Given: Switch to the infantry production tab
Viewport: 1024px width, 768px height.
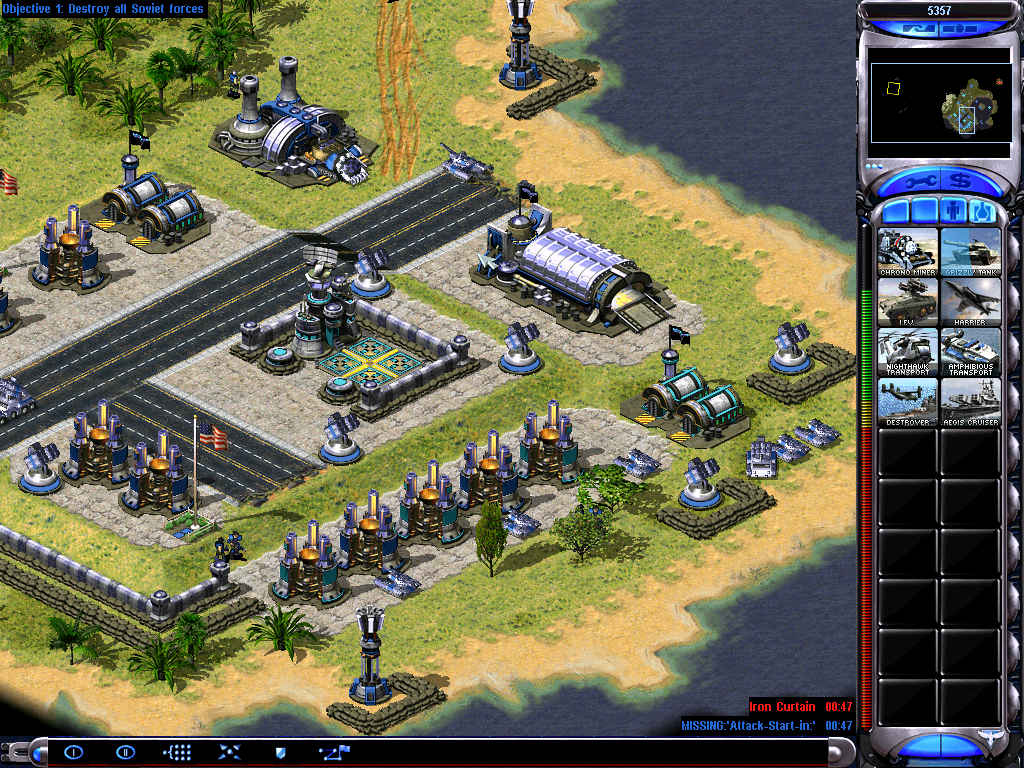Looking at the screenshot, I should (954, 211).
